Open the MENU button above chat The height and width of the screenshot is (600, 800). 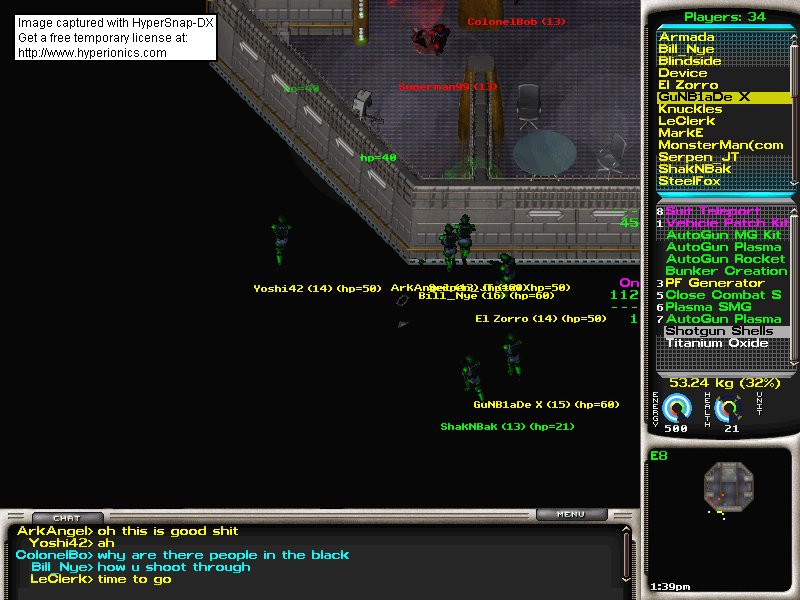572,515
